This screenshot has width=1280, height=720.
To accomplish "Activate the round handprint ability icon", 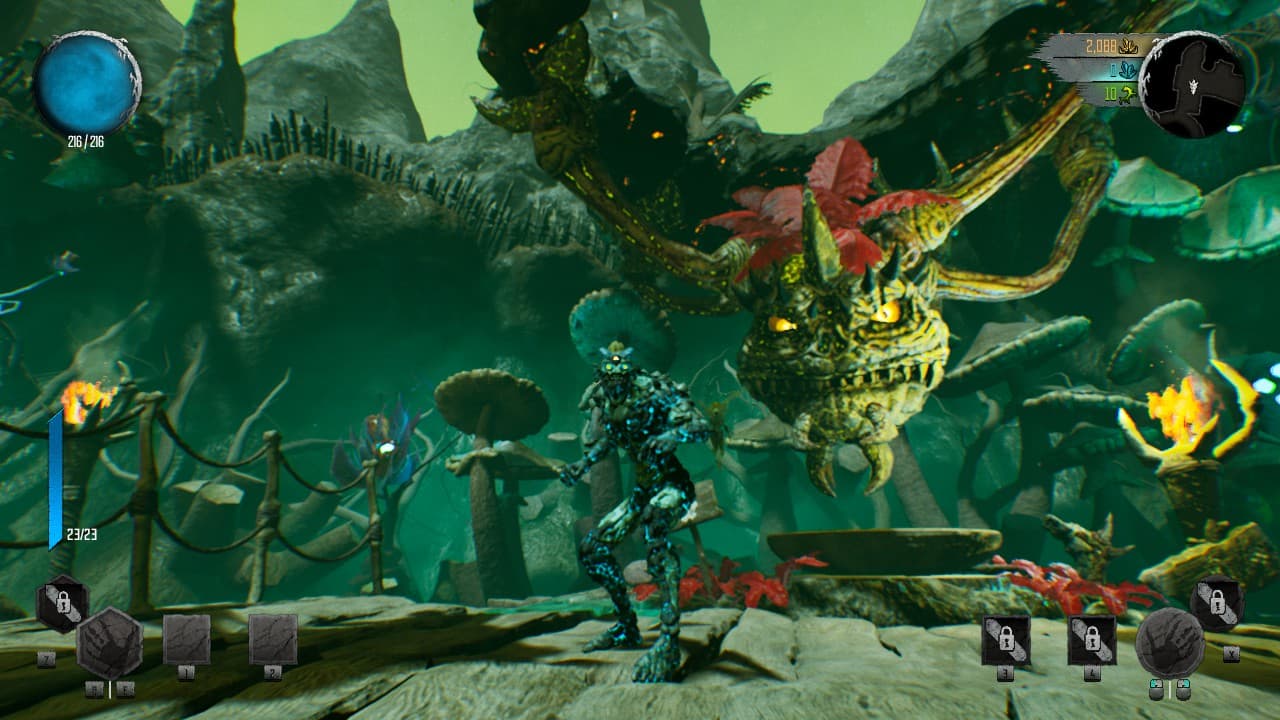I will tap(1170, 642).
